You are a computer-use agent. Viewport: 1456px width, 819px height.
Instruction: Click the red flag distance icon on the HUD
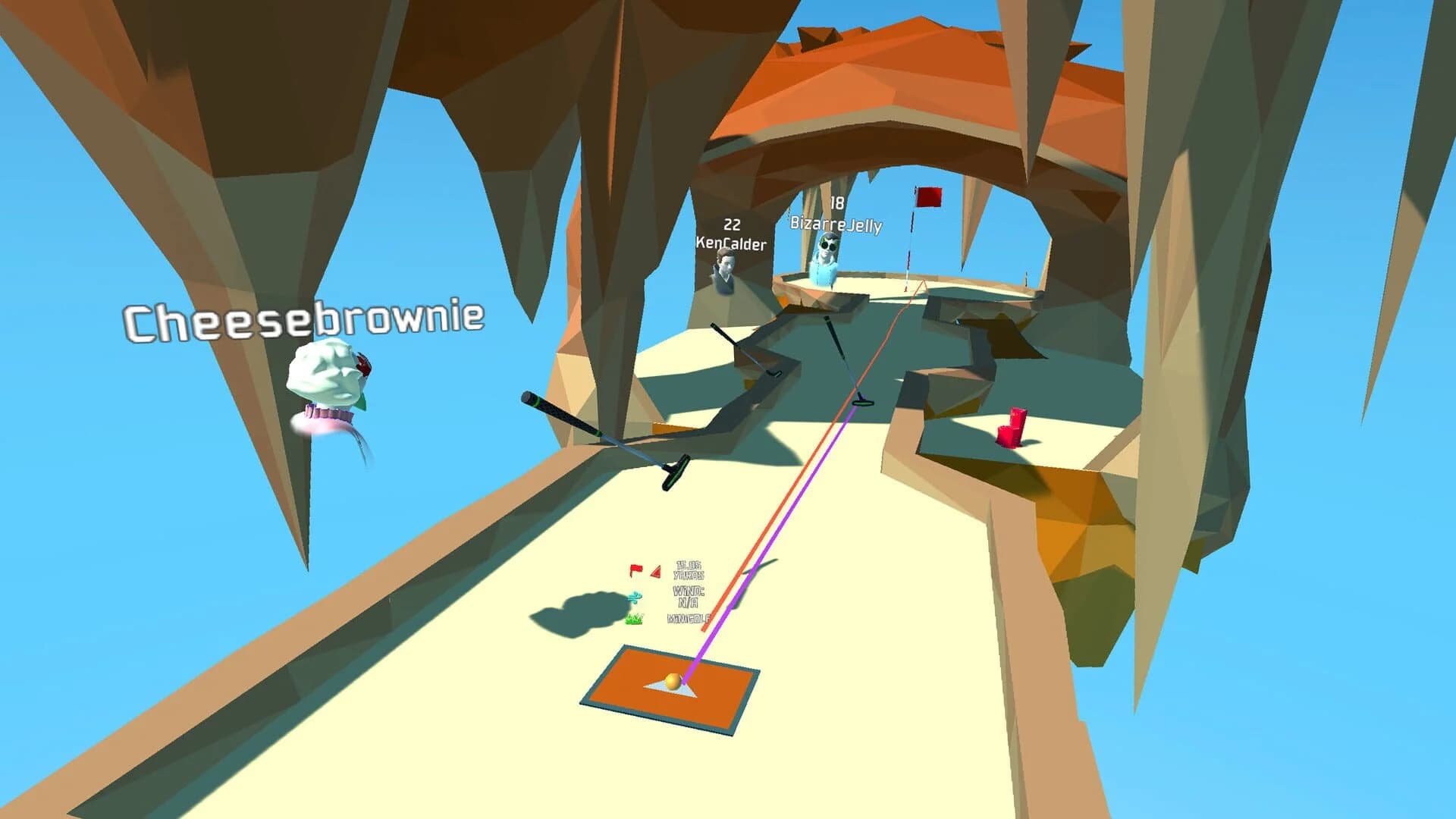[635, 570]
